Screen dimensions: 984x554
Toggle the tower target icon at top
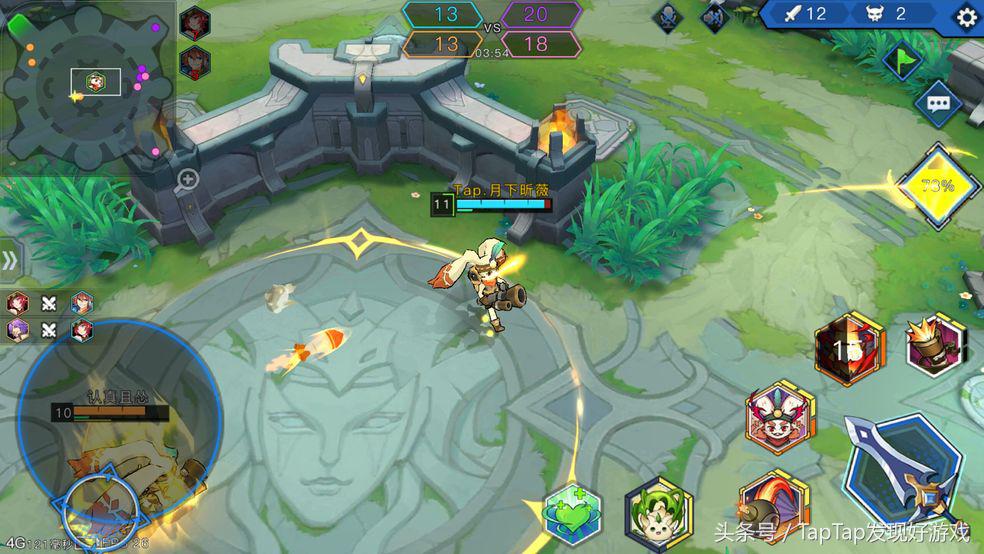point(714,17)
